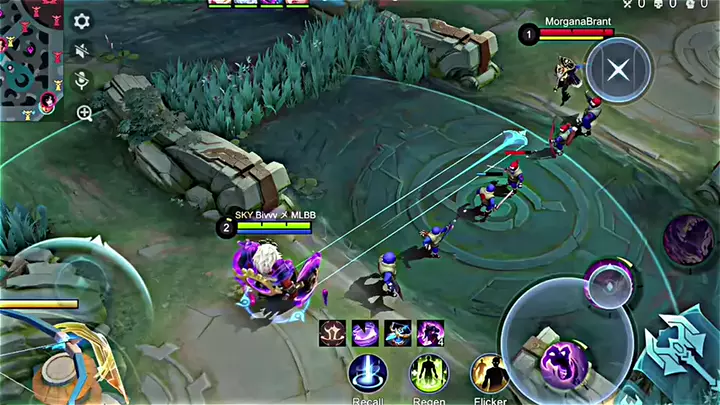
Task: Cast the Flicker battle spell
Action: click(x=490, y=374)
